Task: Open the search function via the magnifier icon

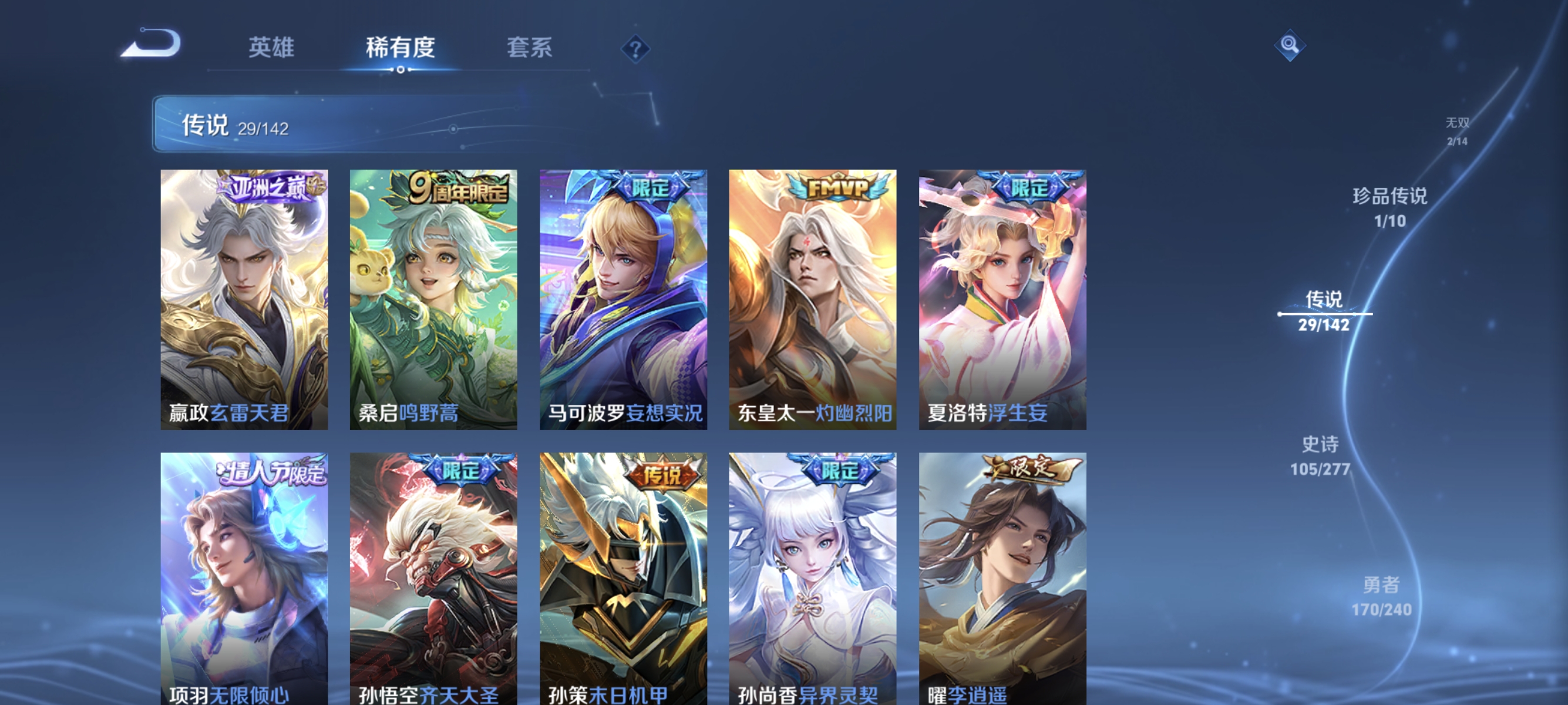Action: coord(1290,45)
